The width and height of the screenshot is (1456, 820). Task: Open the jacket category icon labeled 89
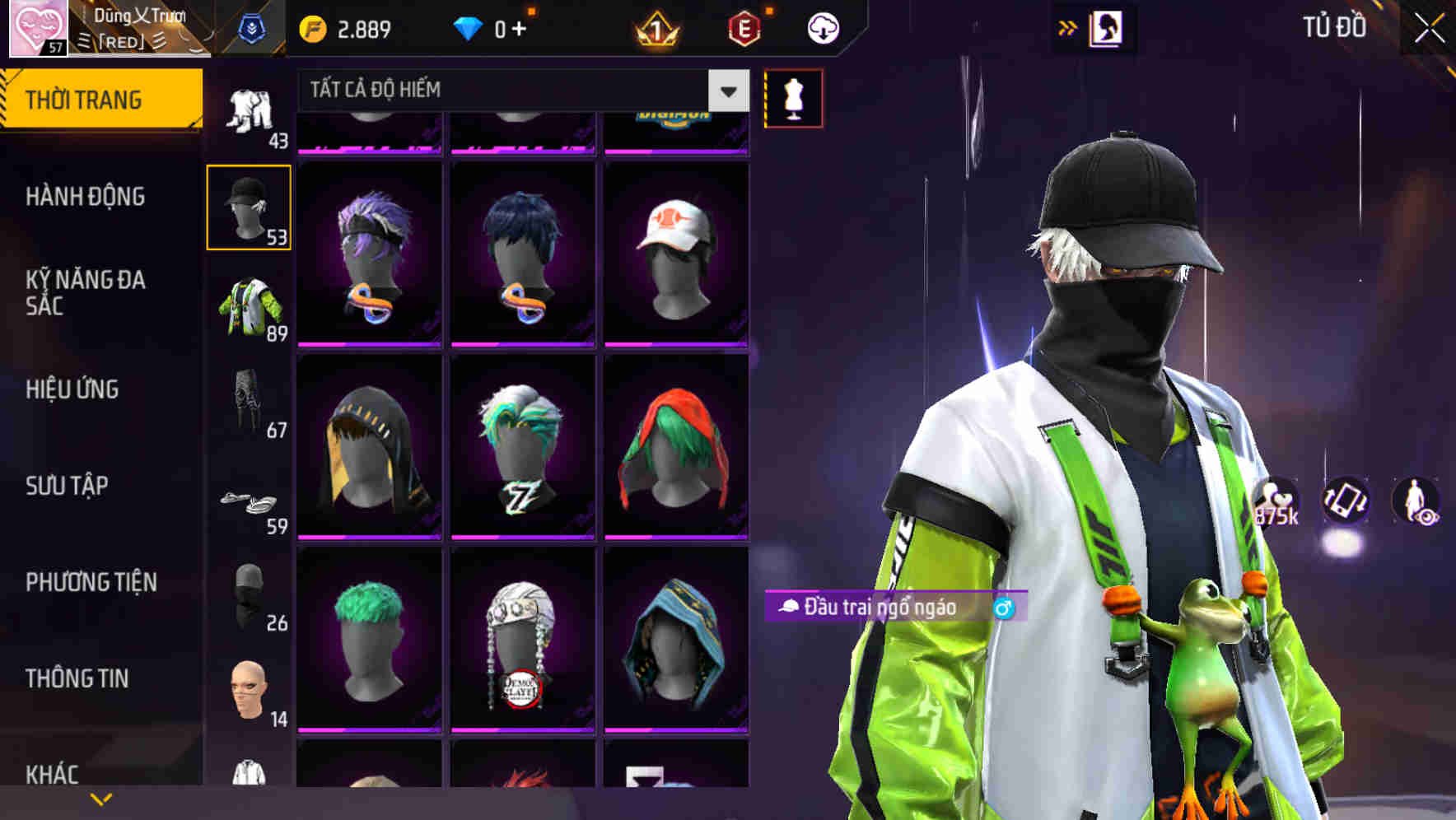click(249, 306)
